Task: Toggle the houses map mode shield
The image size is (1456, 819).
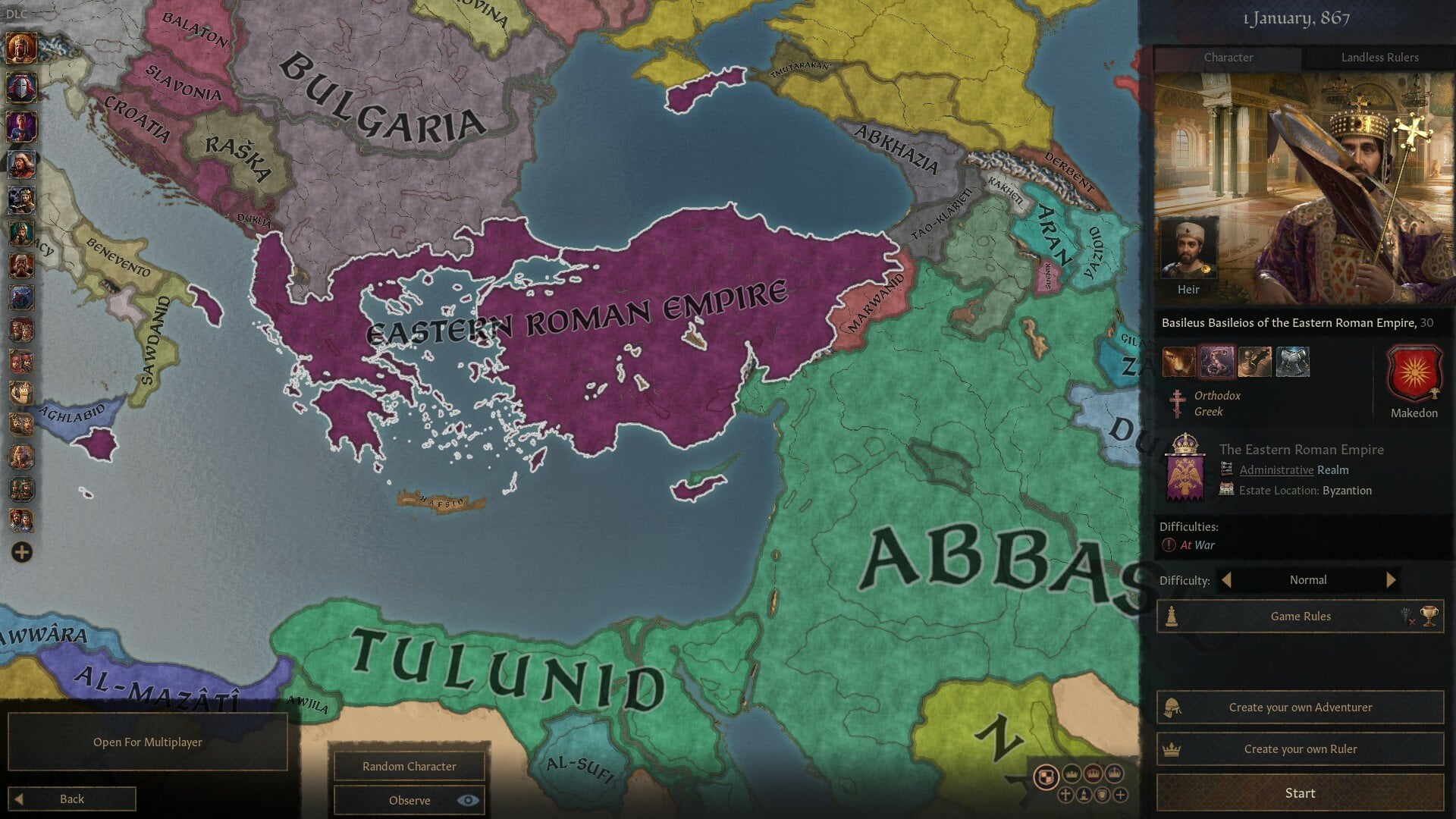Action: tap(1101, 795)
